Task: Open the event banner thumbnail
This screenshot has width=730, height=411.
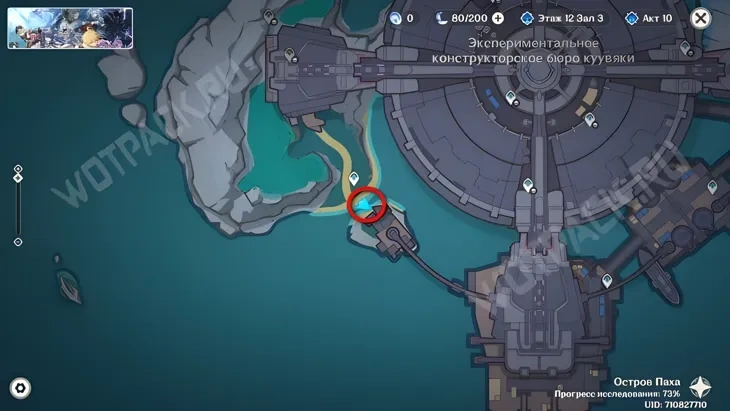Action: point(70,28)
